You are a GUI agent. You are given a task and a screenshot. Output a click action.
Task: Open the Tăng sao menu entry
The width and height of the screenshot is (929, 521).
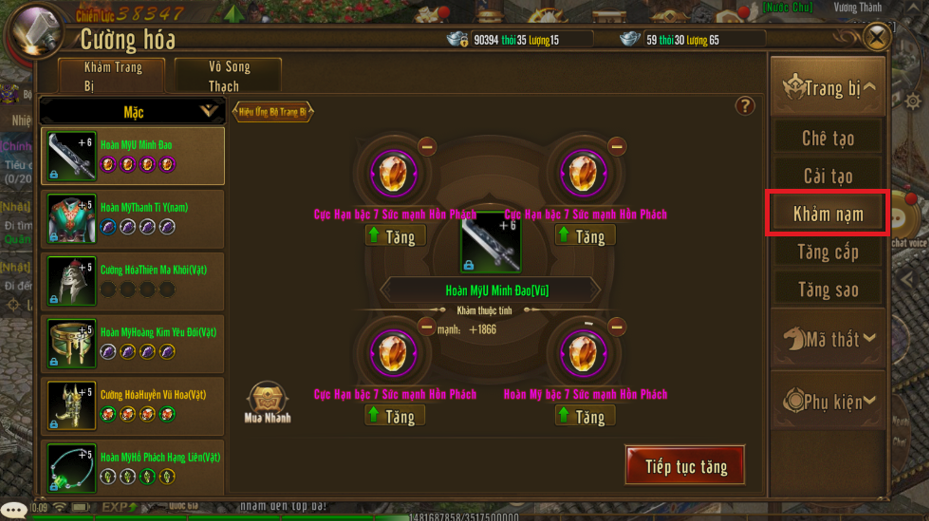point(827,290)
